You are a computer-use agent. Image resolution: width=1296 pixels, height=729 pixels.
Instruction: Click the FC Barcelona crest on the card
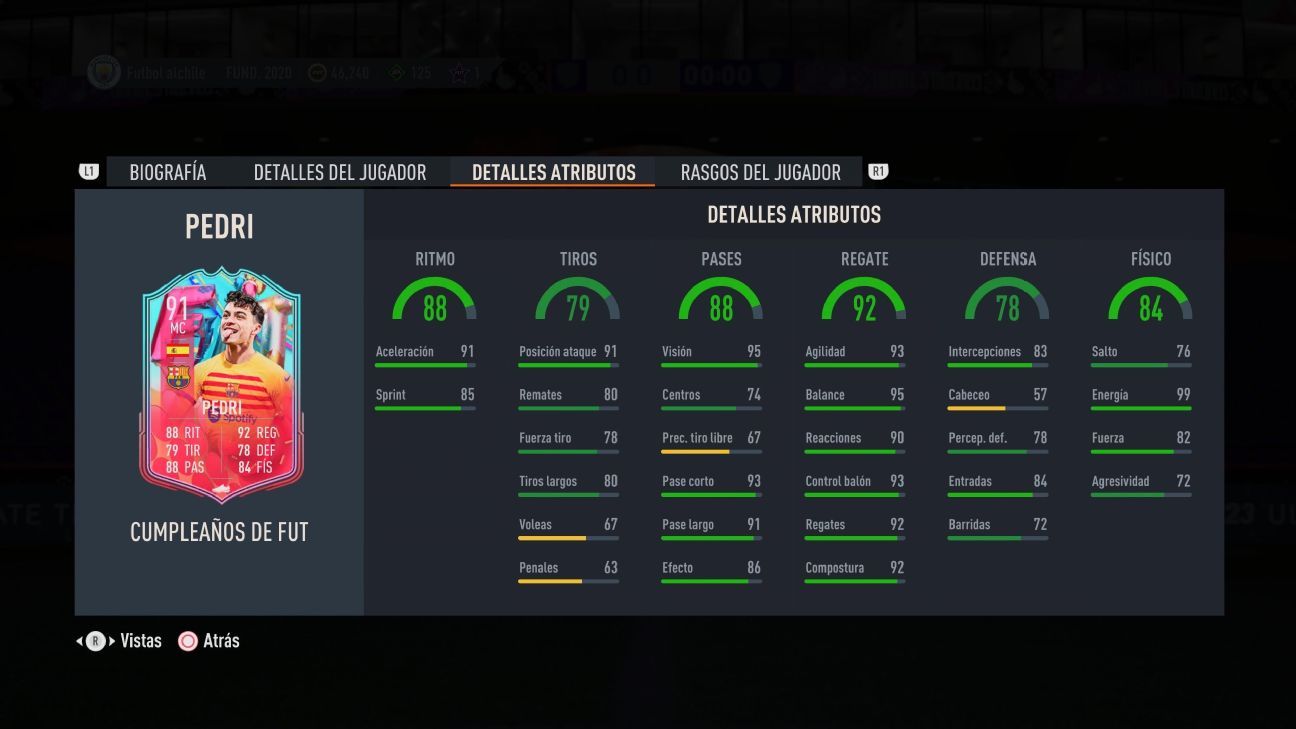click(x=178, y=377)
